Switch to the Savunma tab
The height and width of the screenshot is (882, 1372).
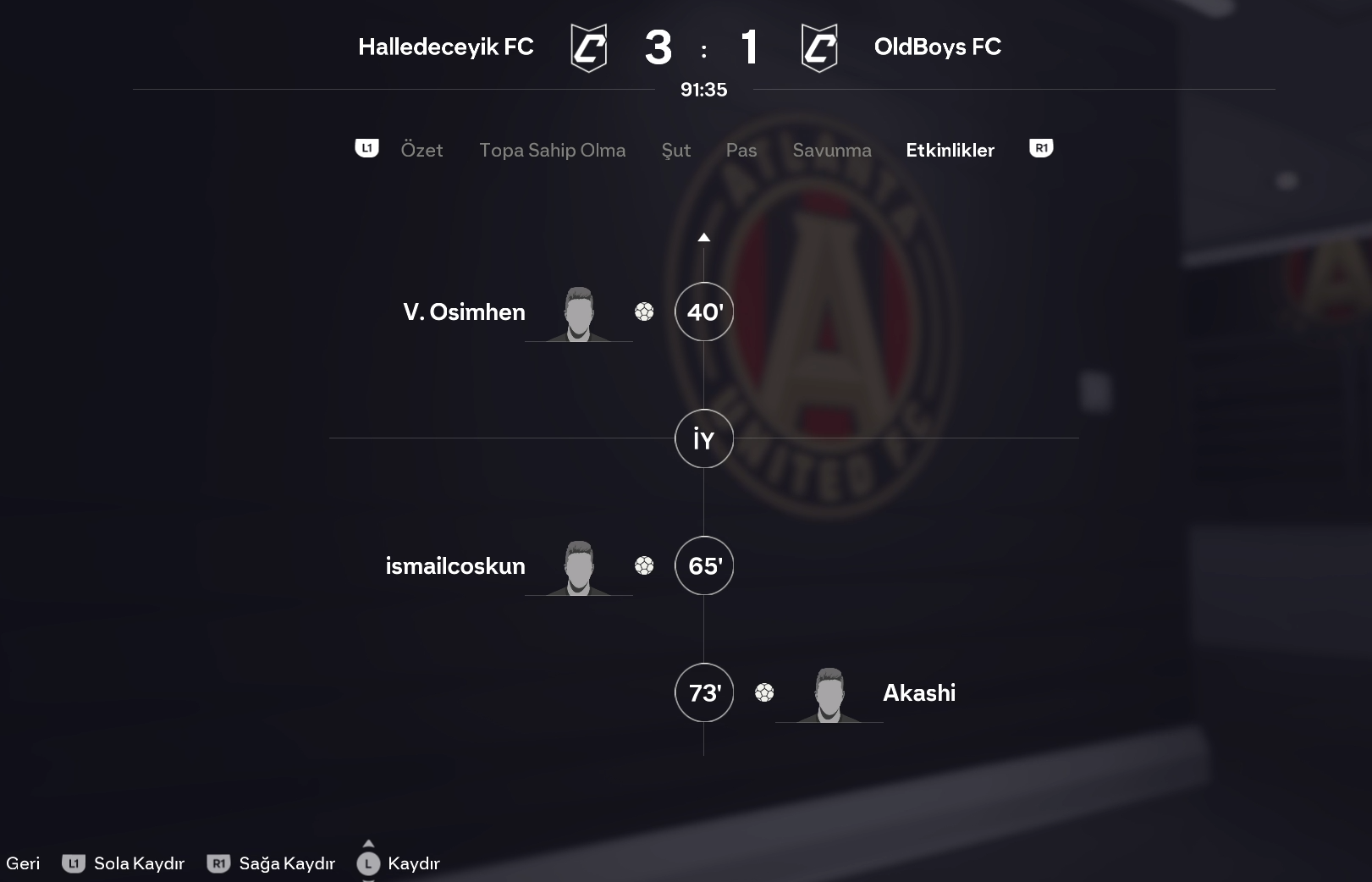[x=831, y=150]
